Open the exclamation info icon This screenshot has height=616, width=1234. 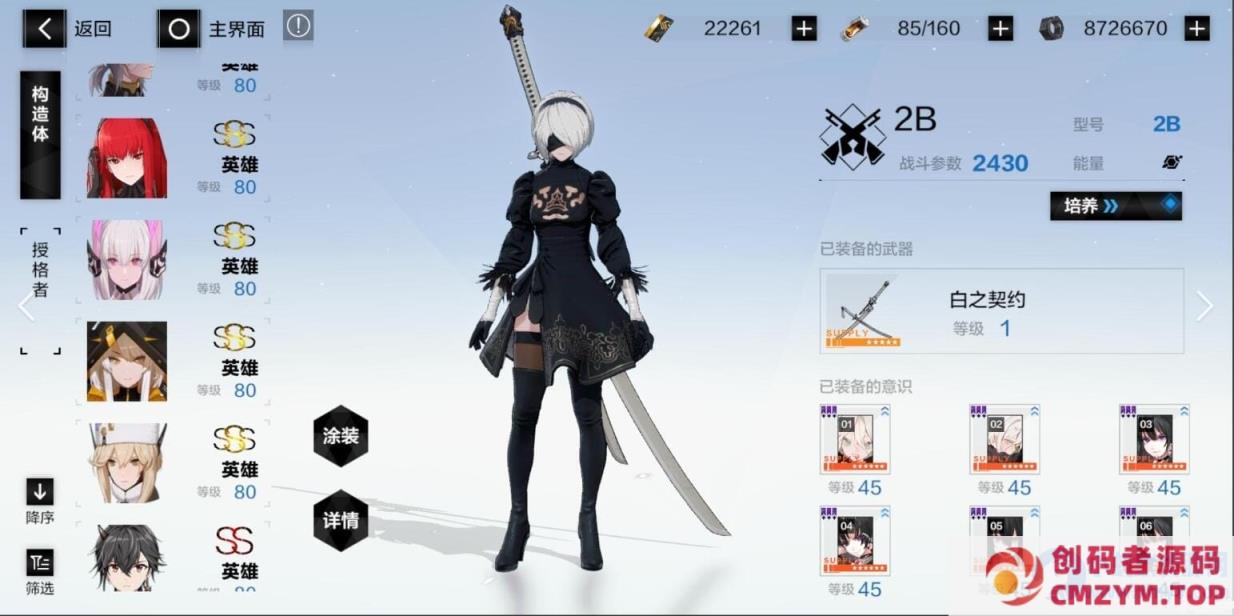[x=298, y=26]
